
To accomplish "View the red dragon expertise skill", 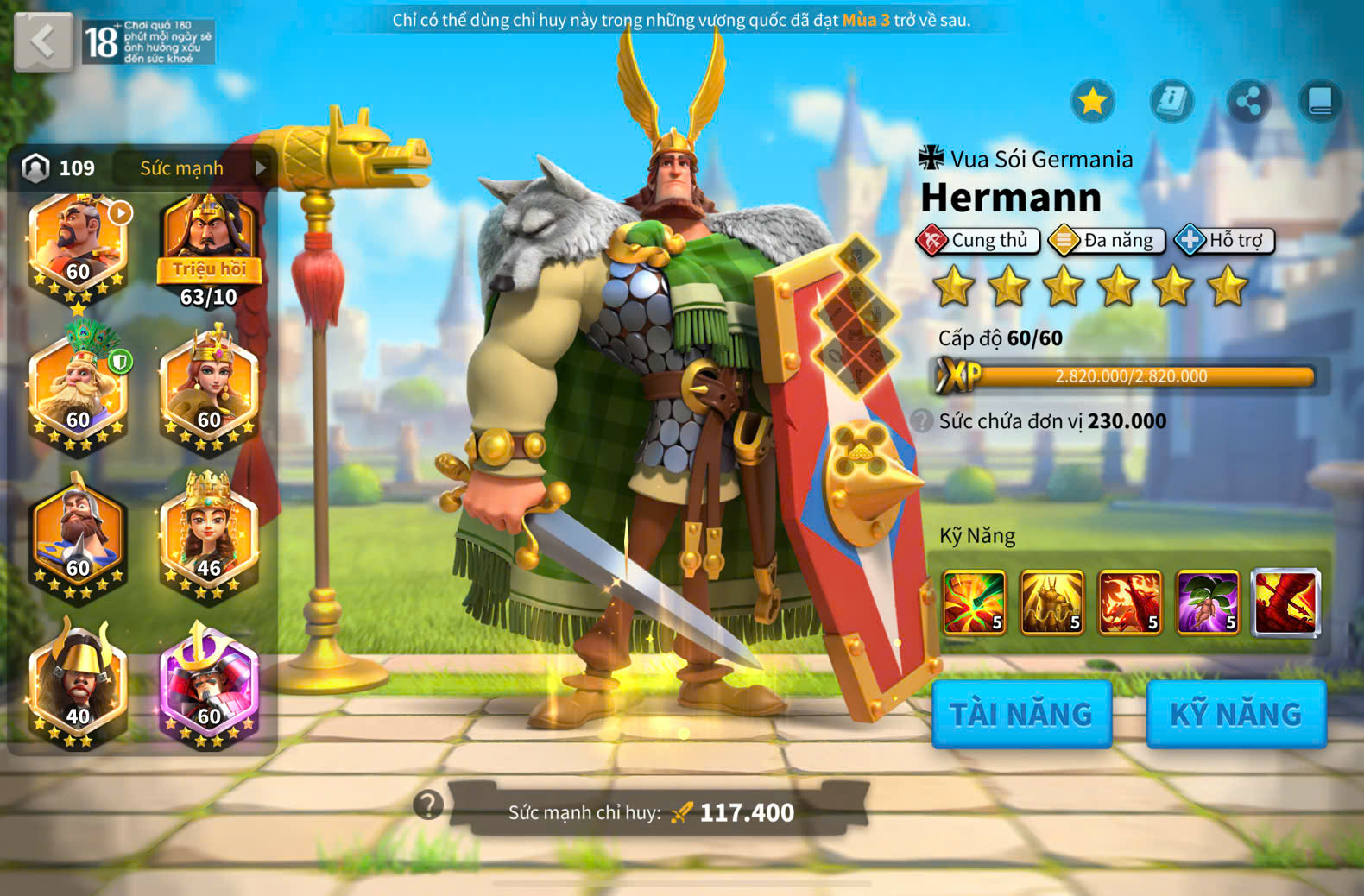I will point(1285,602).
